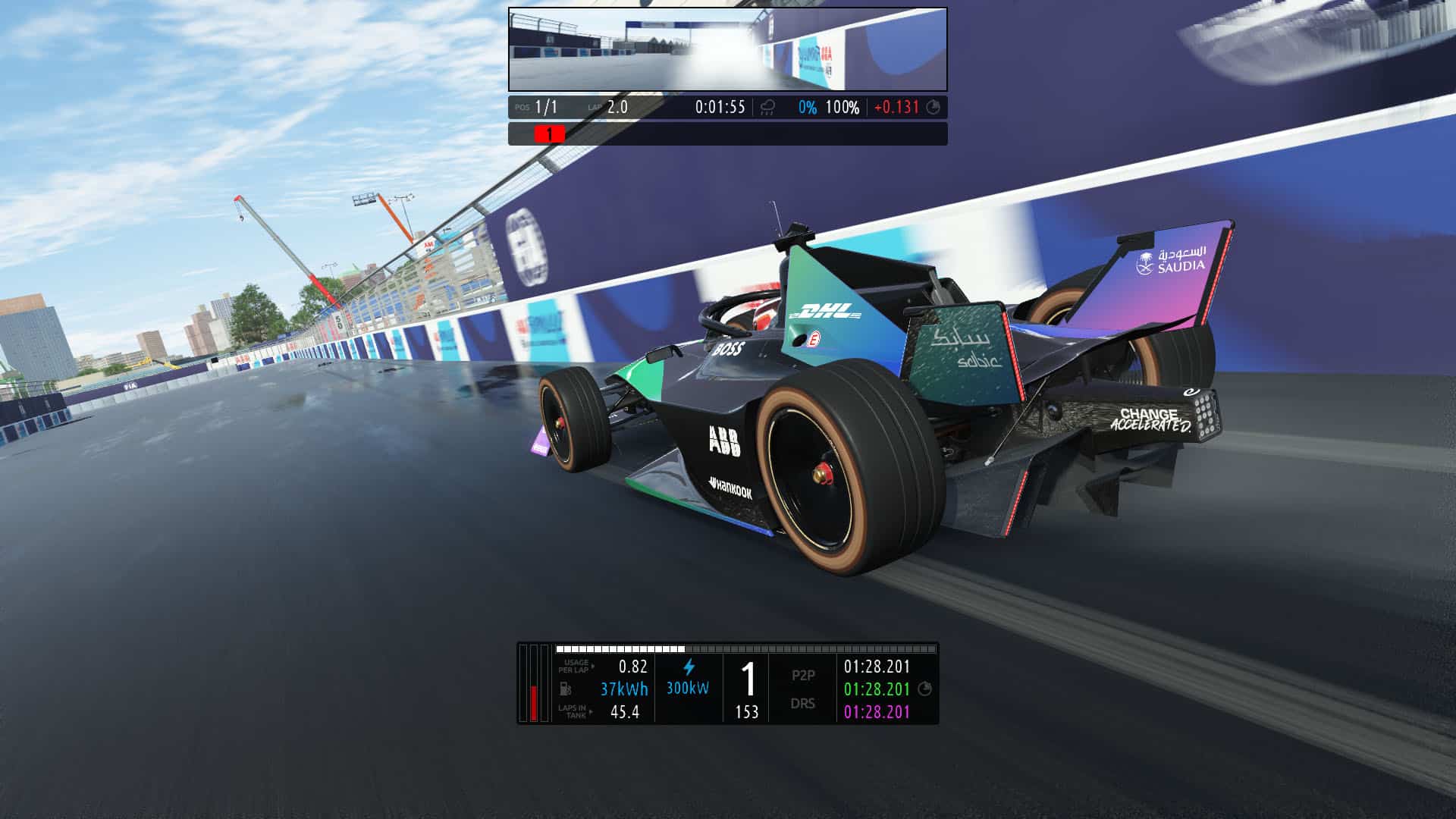Viewport: 1456px width, 819px height.
Task: Click the lap timer clock icon
Action: pos(933,107)
